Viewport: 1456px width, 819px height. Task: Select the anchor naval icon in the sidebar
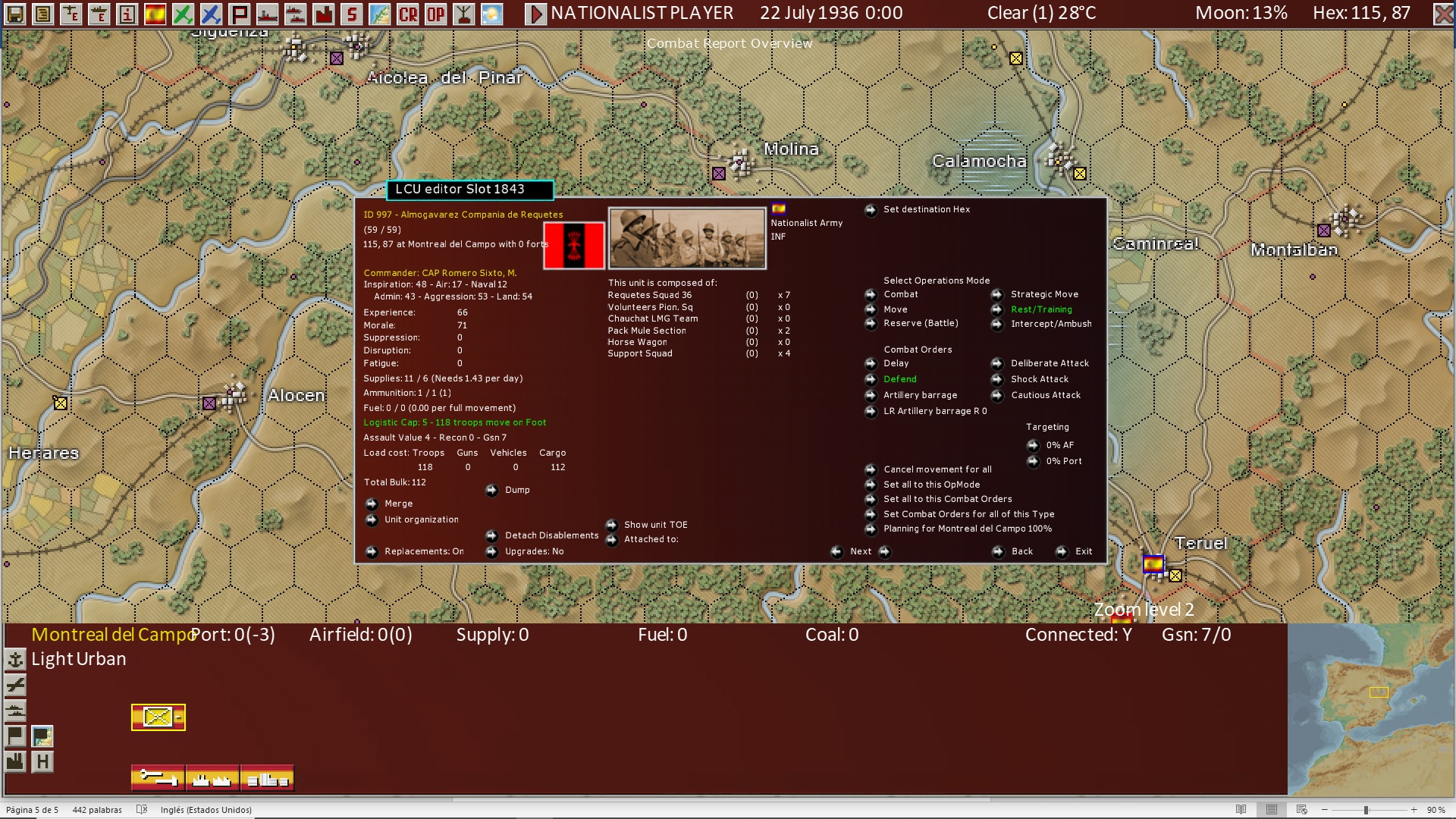pyautogui.click(x=15, y=660)
